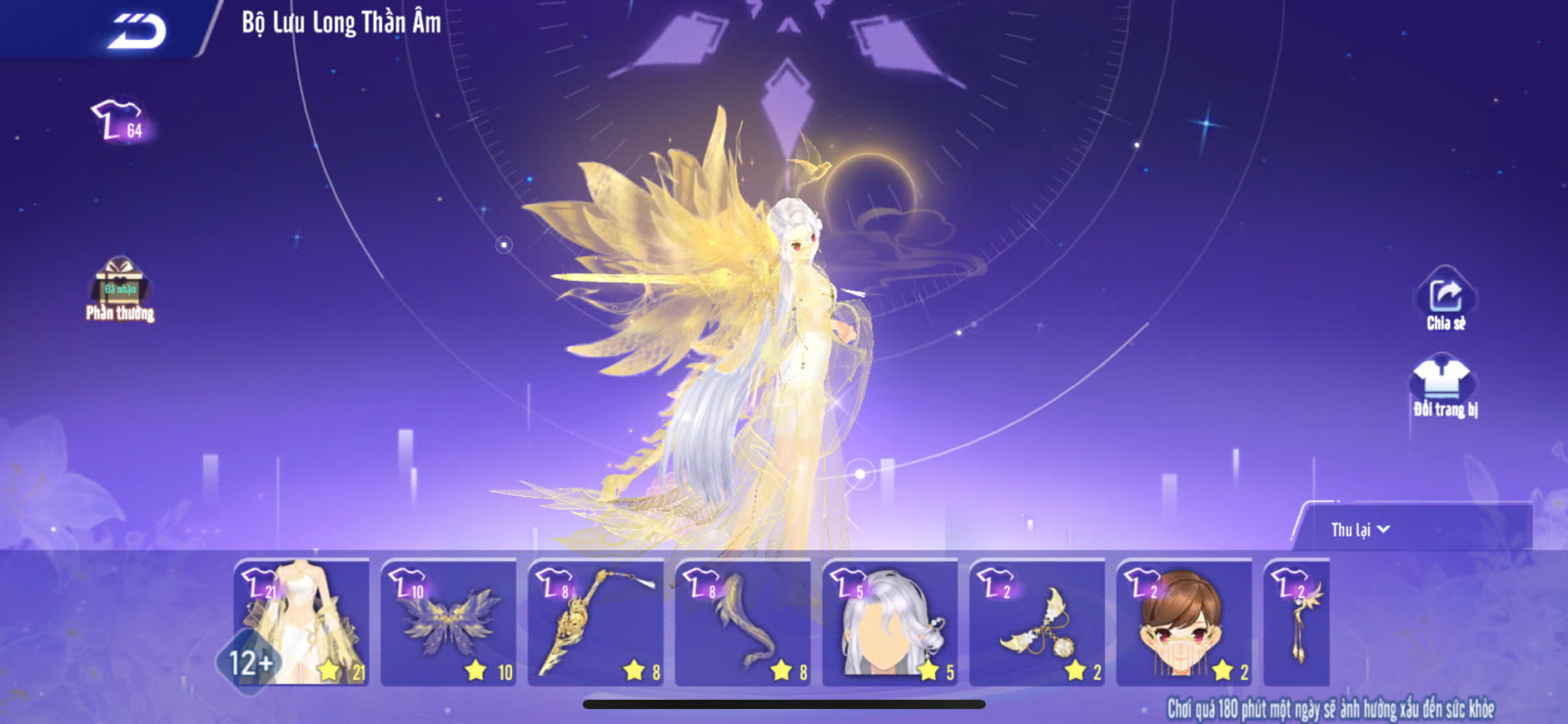1568x724 pixels.
Task: Share the outfit with Chia sẻ
Action: tap(1446, 301)
